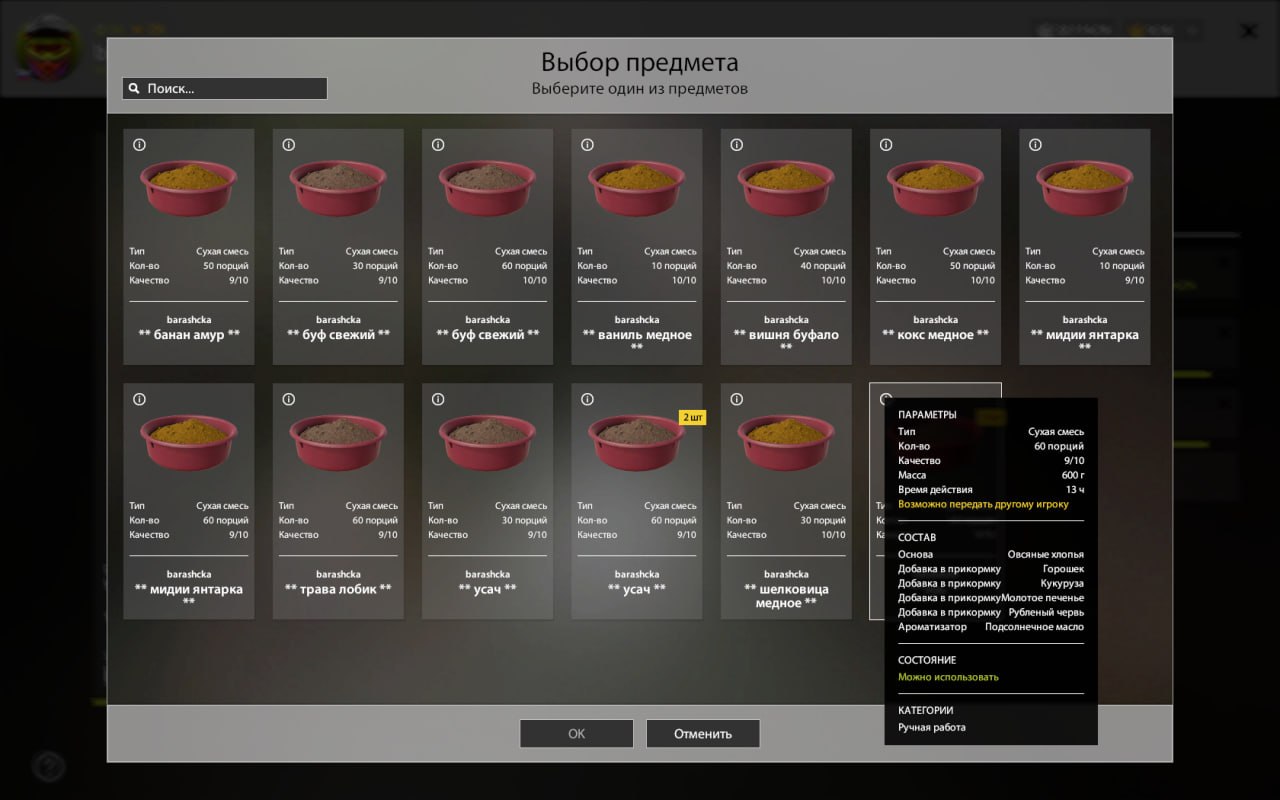Select the «кокс медное» bait card
Screen dimensions: 1280x800
pyautogui.click(x=935, y=246)
